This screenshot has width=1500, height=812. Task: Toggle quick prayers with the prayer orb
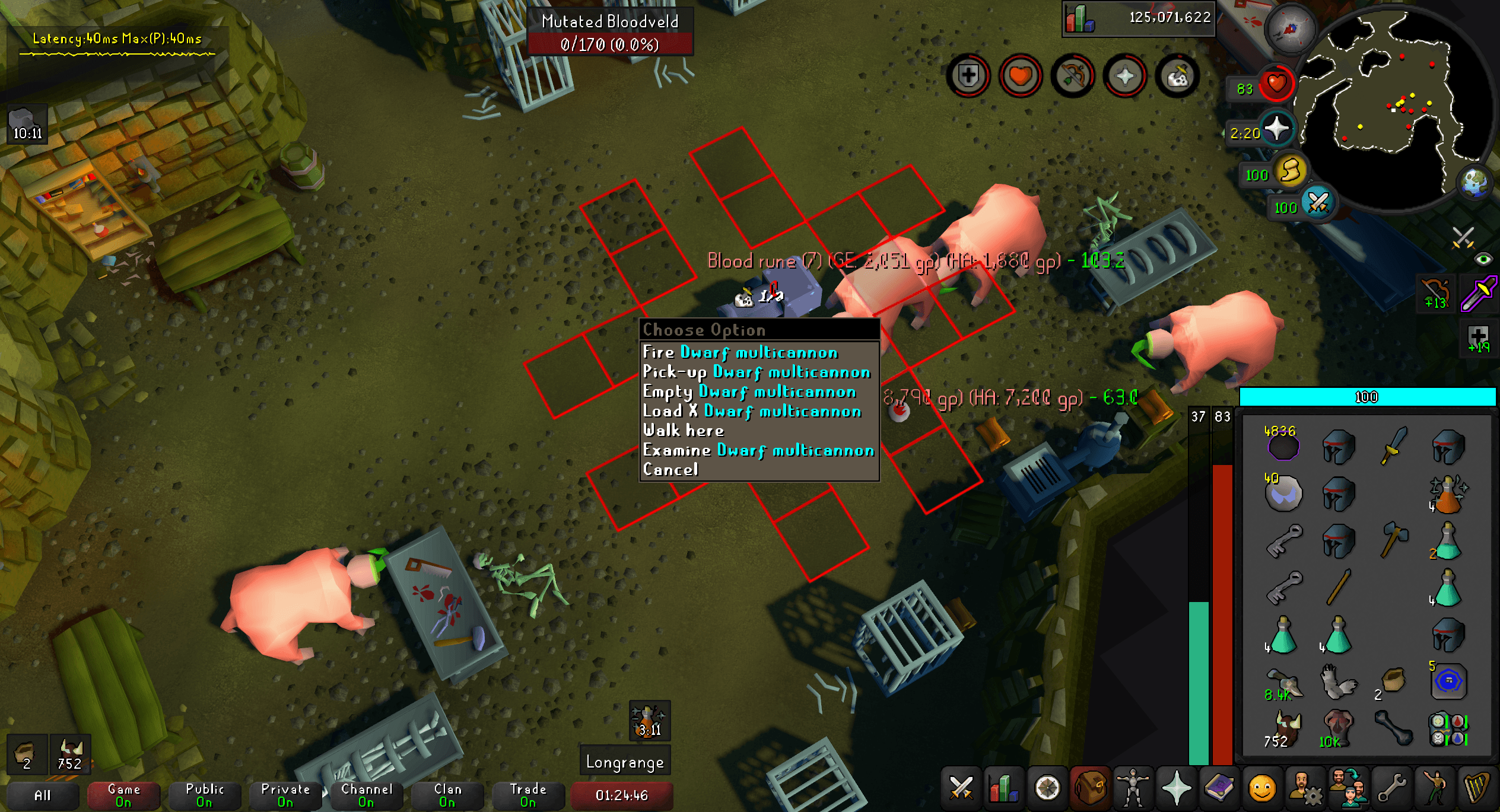coord(1276,129)
